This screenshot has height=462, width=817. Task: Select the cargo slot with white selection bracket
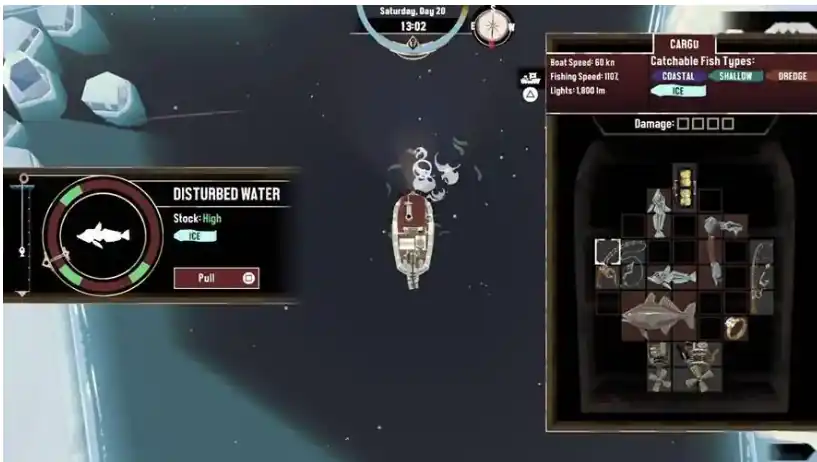(608, 251)
